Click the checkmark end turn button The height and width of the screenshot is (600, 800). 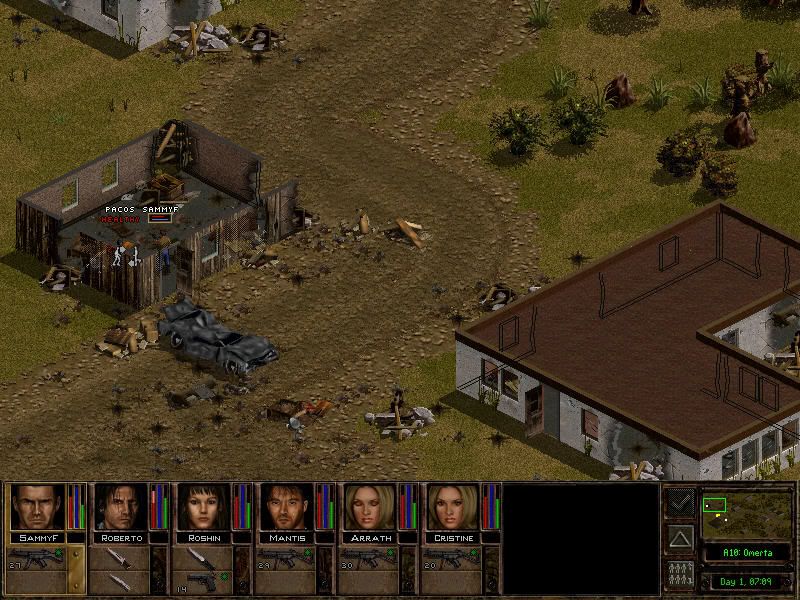pyautogui.click(x=680, y=503)
